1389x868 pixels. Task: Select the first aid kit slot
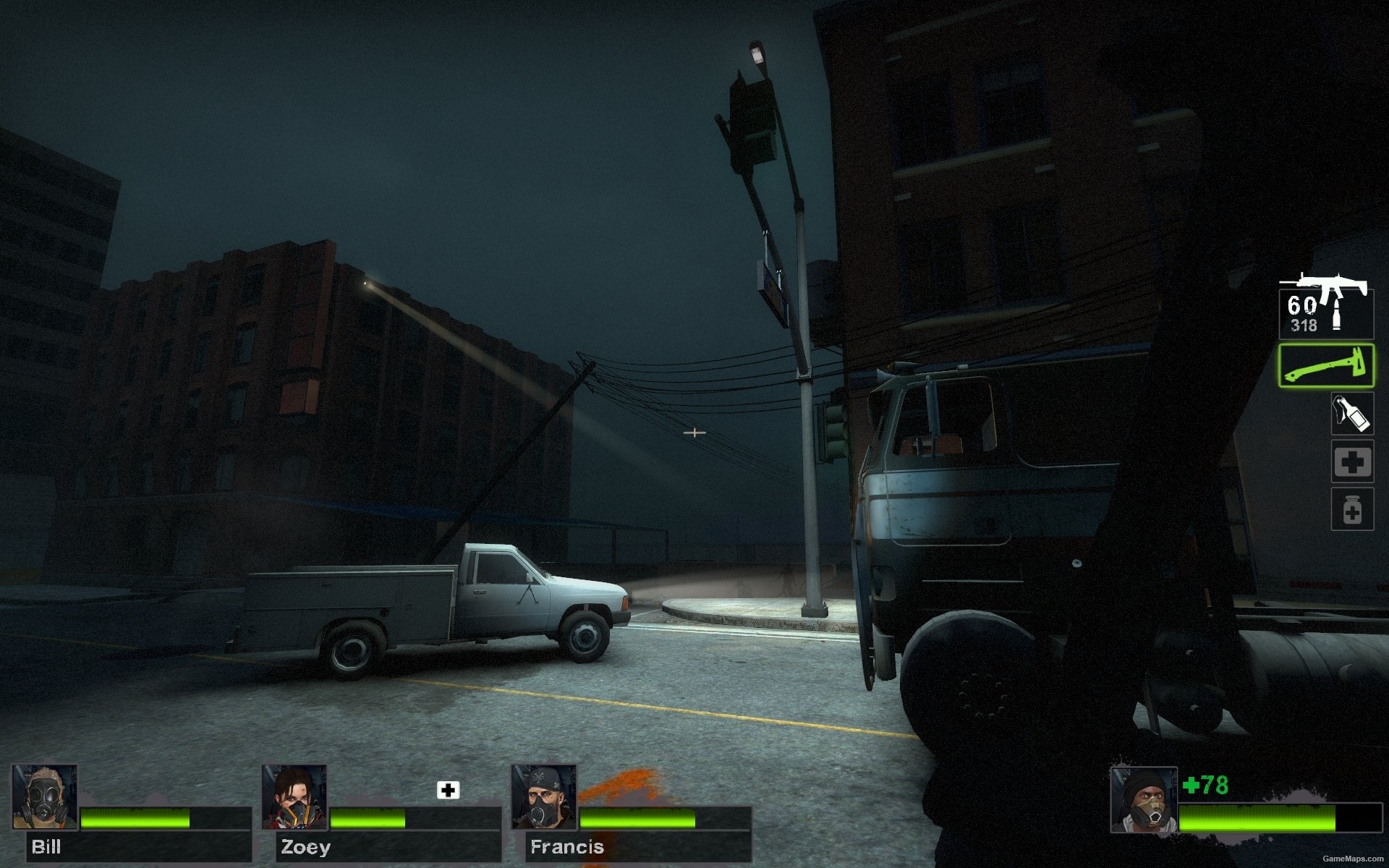pos(1352,461)
